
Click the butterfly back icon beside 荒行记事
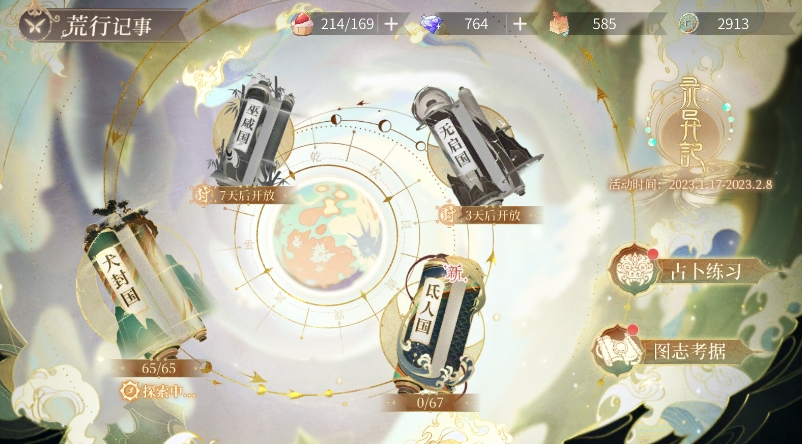point(33,24)
